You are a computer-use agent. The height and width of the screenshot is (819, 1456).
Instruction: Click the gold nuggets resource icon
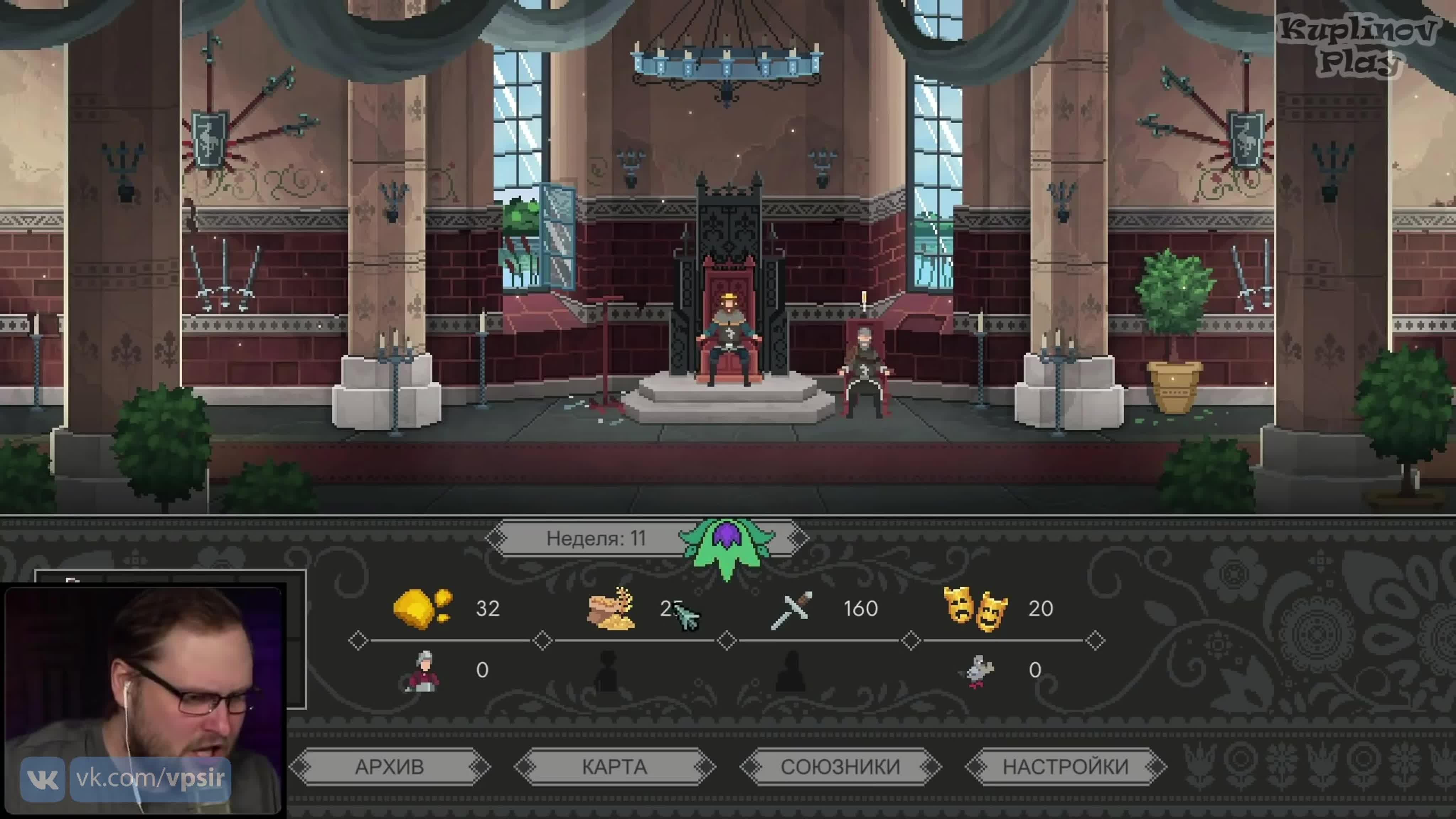[x=422, y=608]
